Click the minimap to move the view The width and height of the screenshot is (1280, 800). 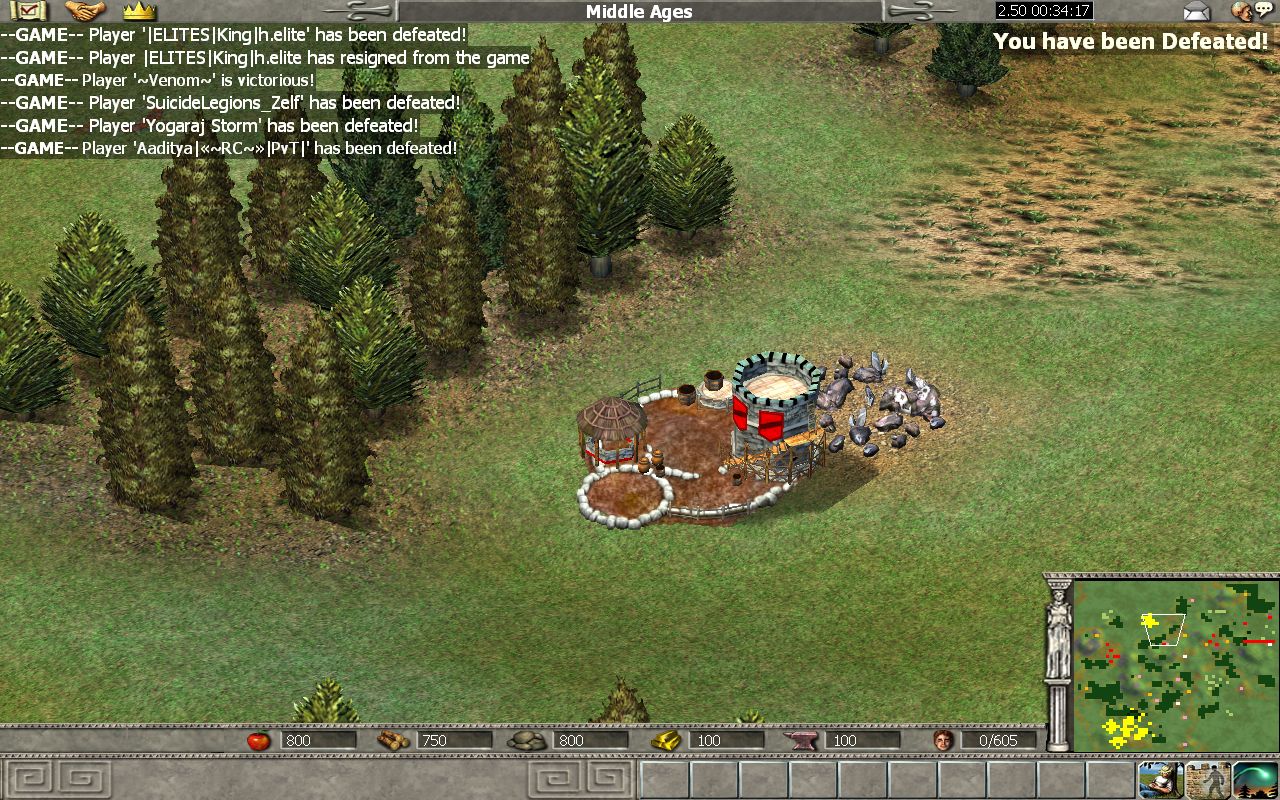1174,666
